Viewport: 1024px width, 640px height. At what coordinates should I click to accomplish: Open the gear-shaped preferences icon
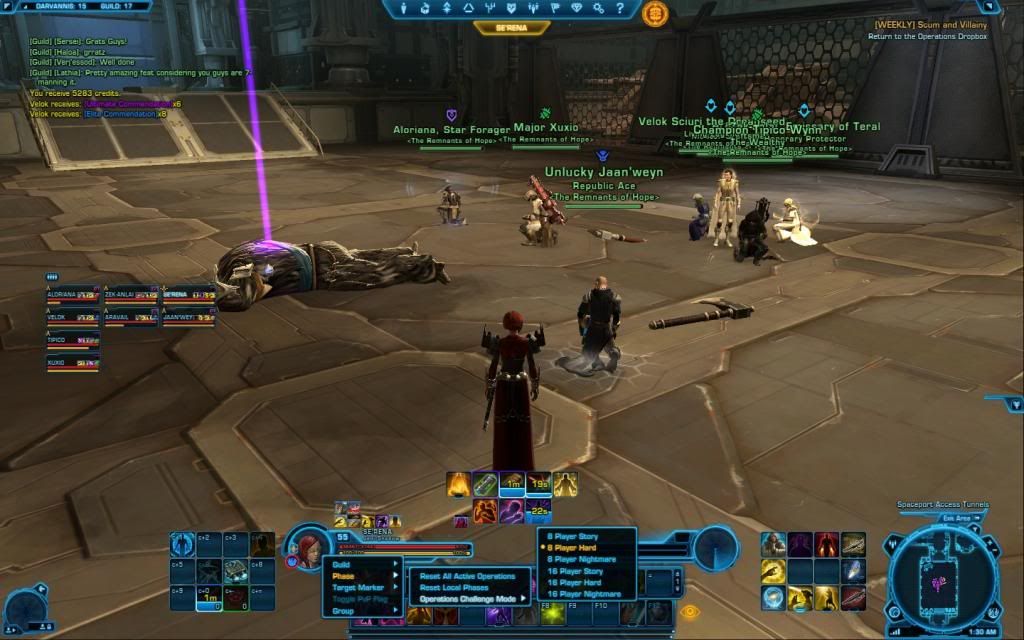[599, 8]
